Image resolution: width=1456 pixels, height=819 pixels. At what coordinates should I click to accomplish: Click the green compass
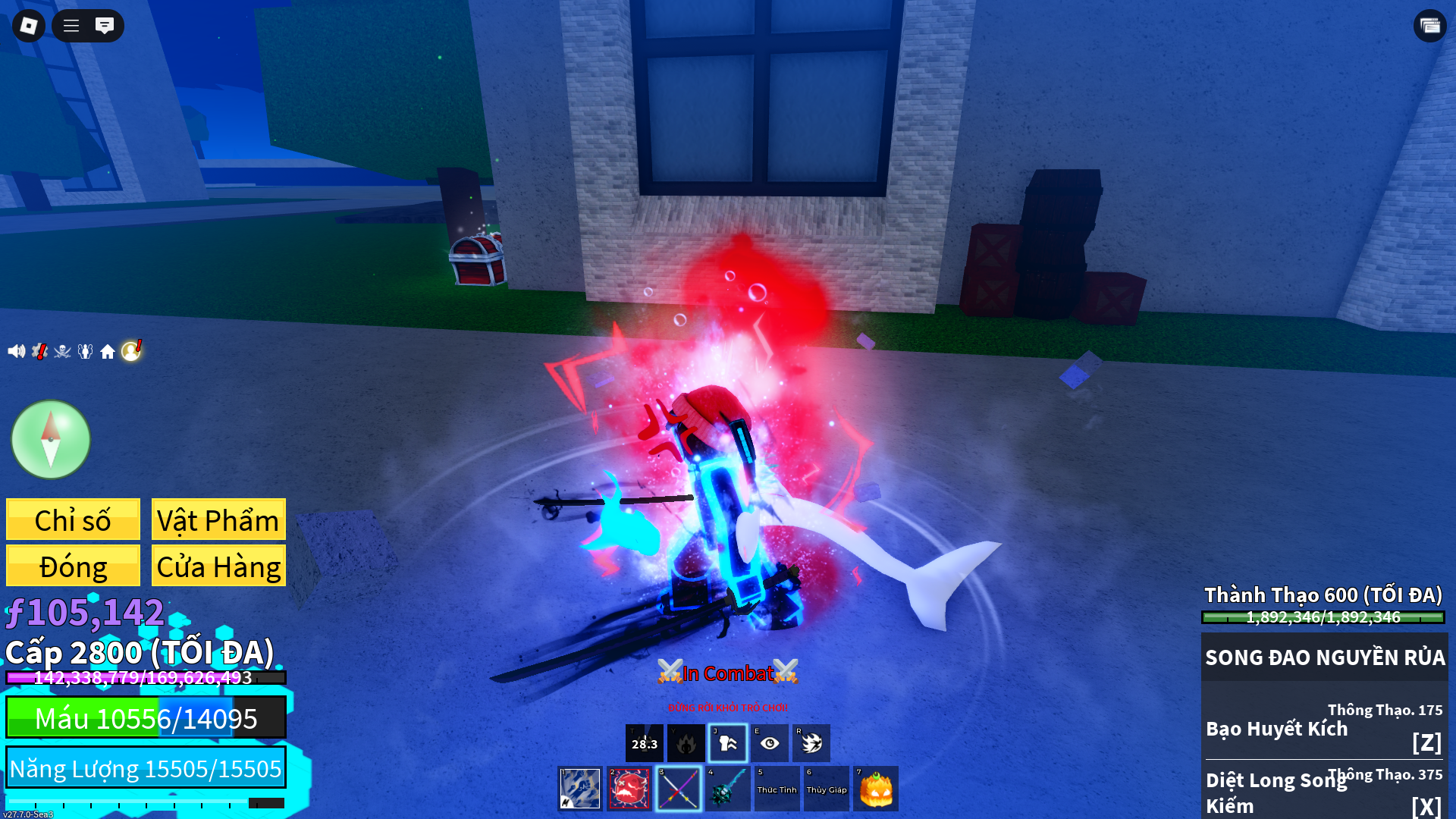pos(51,440)
